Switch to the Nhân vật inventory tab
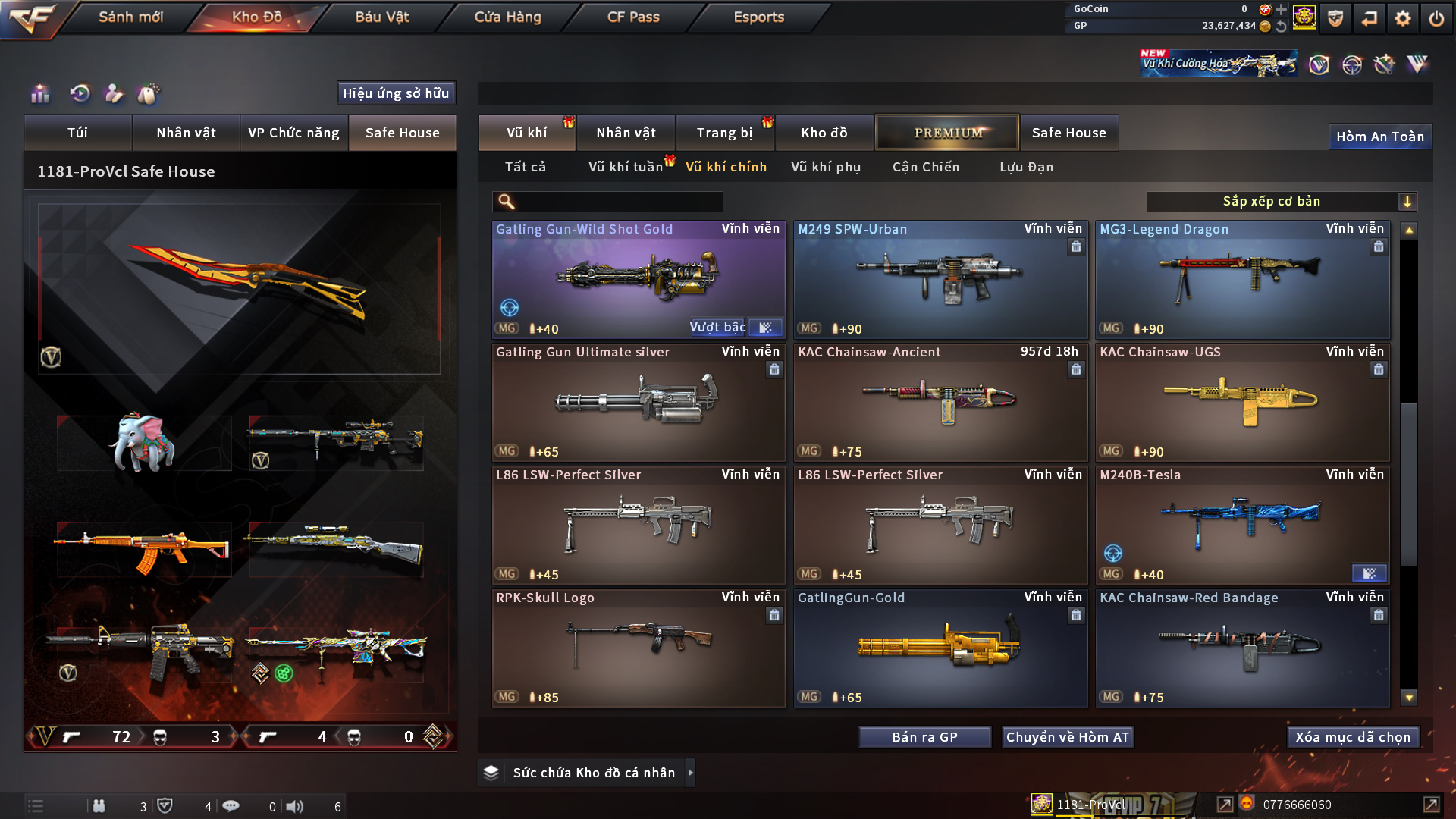 pyautogui.click(x=626, y=133)
